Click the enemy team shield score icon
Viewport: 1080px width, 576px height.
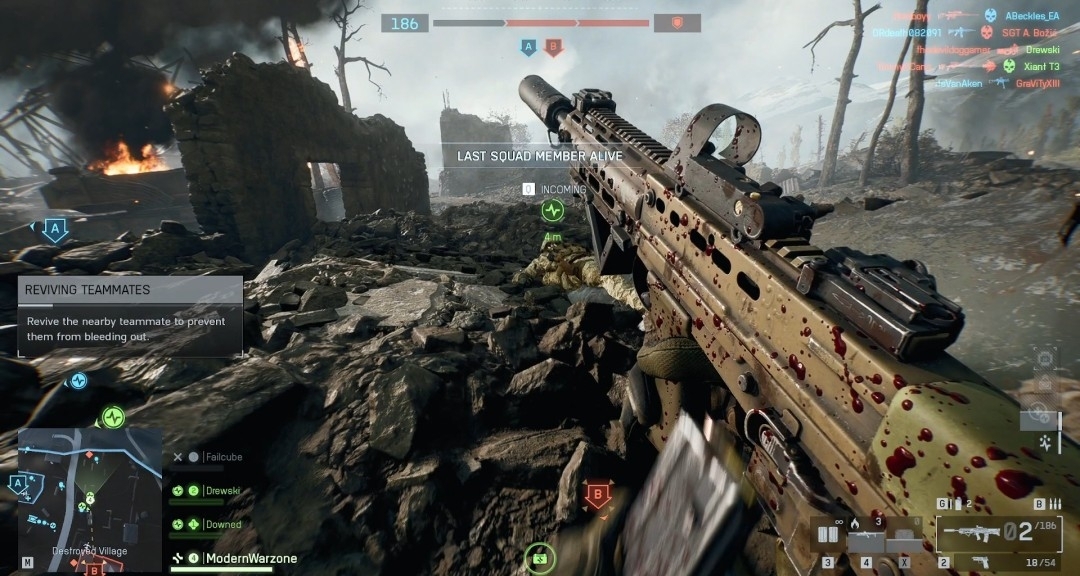[x=677, y=23]
